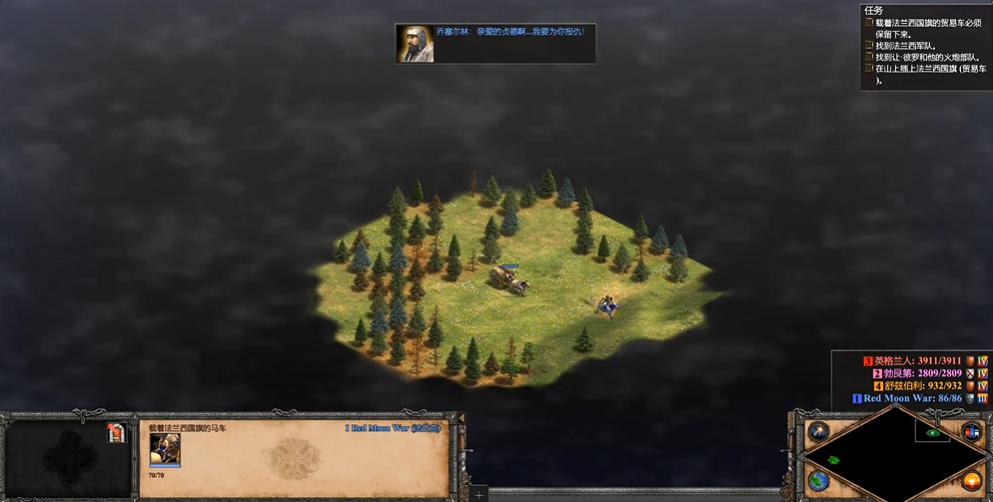Click the plus button below the unit panel
993x502 pixels.
479,495
